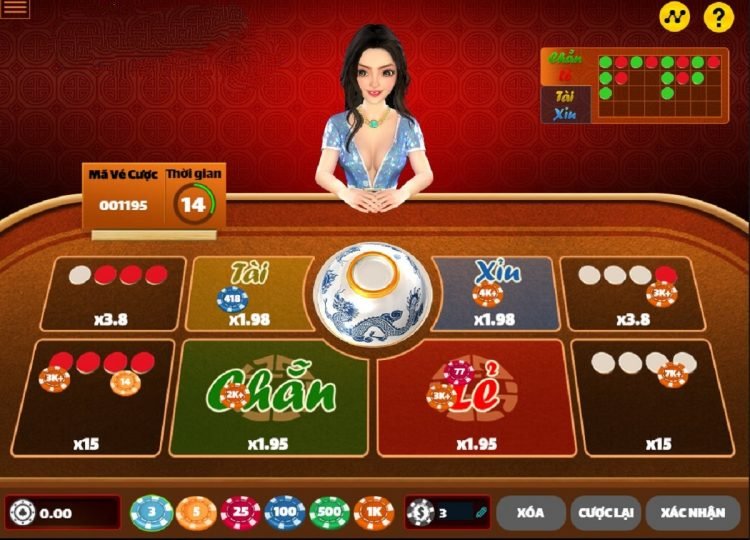Choose the 25 chip

[241, 513]
